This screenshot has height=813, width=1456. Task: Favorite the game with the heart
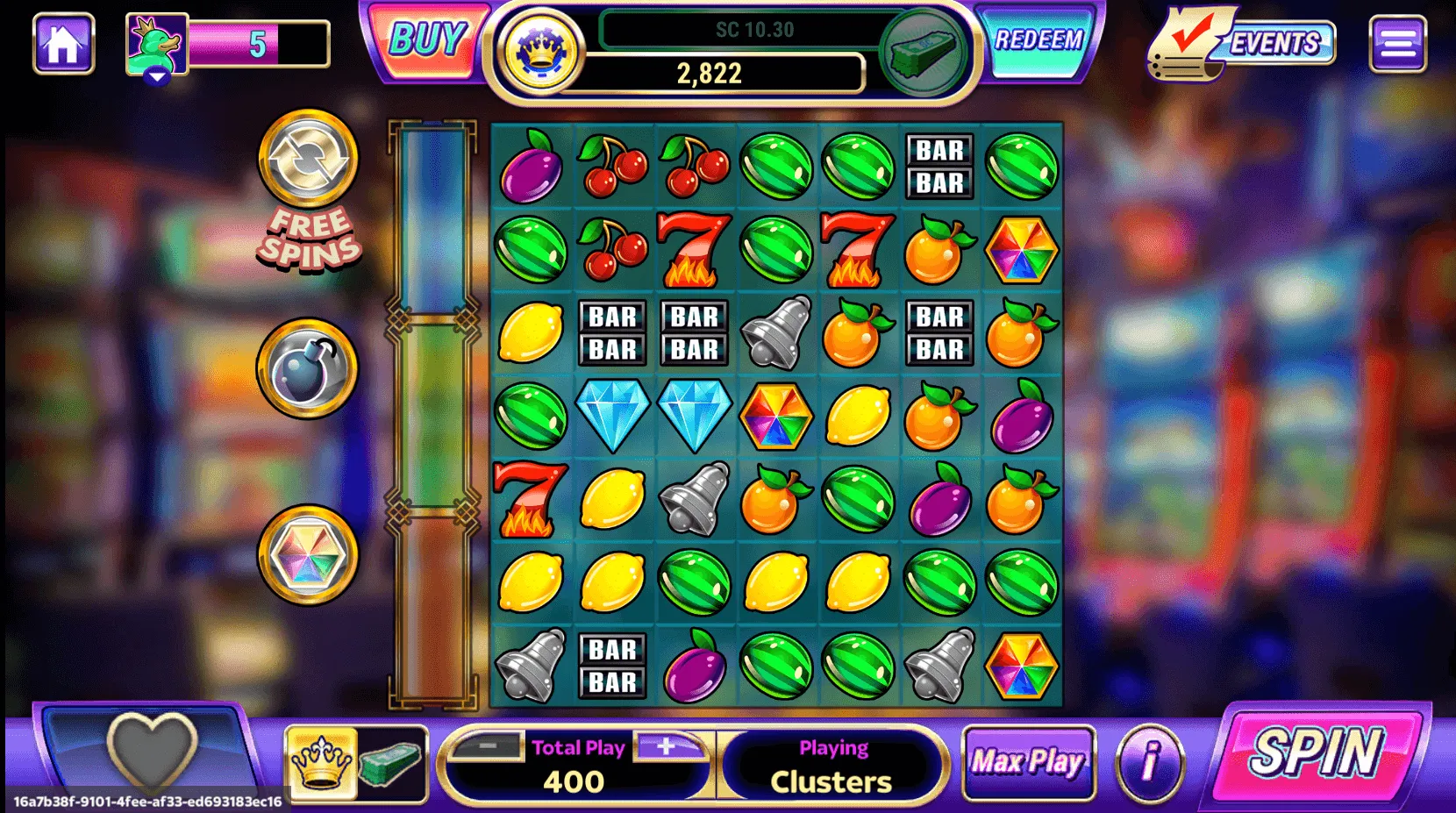pyautogui.click(x=151, y=748)
